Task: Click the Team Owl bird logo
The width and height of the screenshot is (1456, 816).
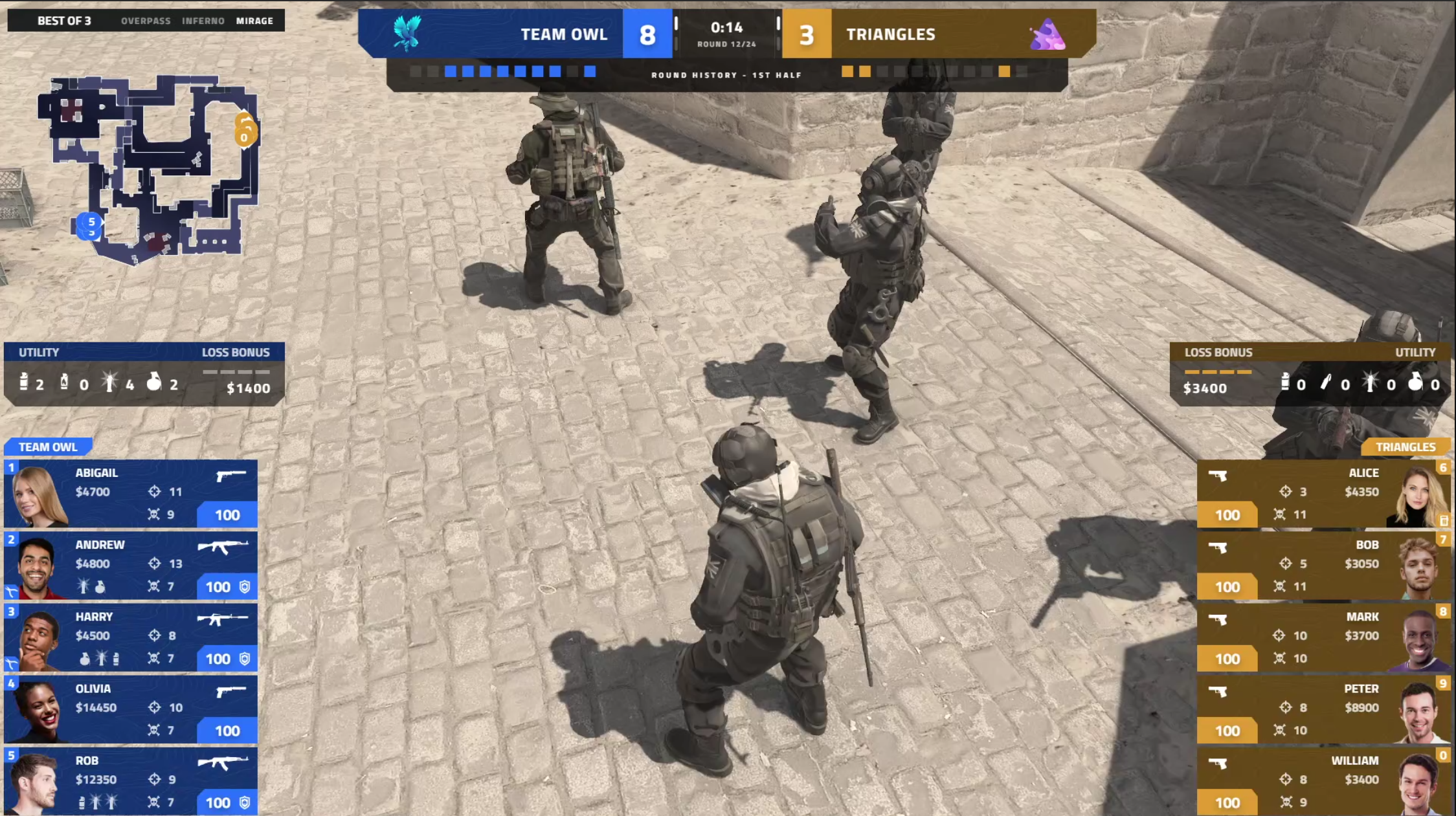Action: [407, 34]
